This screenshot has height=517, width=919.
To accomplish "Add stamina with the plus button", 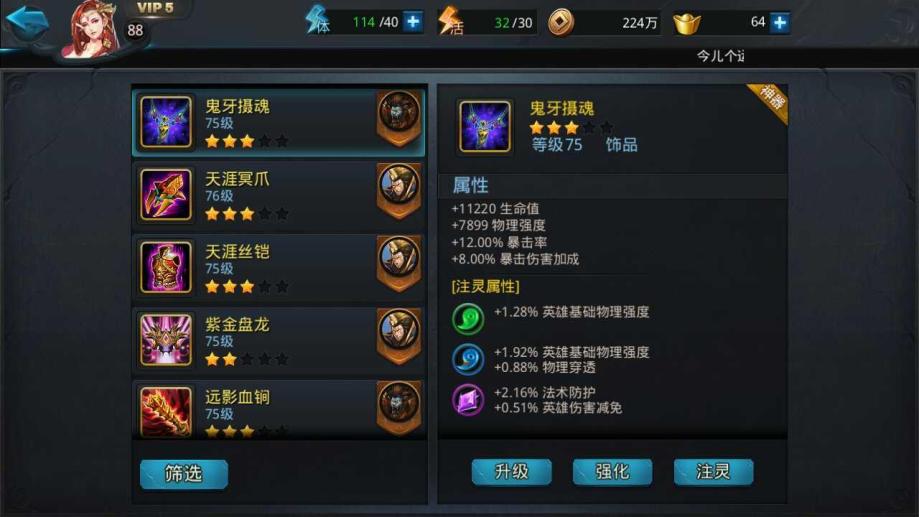I will pos(413,22).
